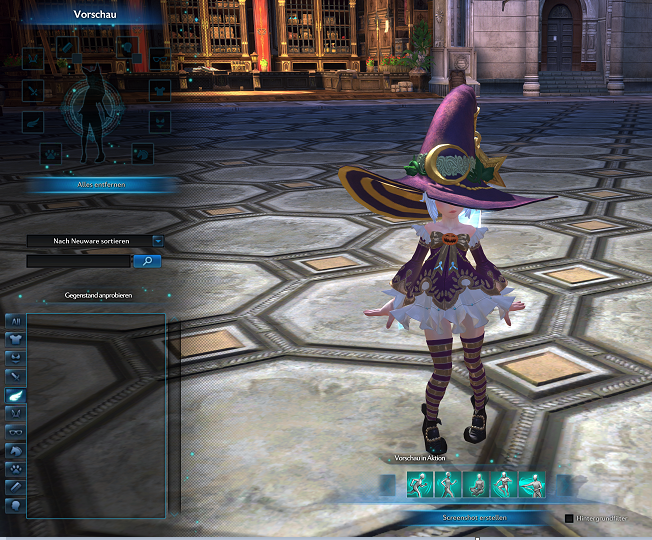The image size is (652, 540).
Task: Select the wing accessory category tab
Action: (x=16, y=394)
